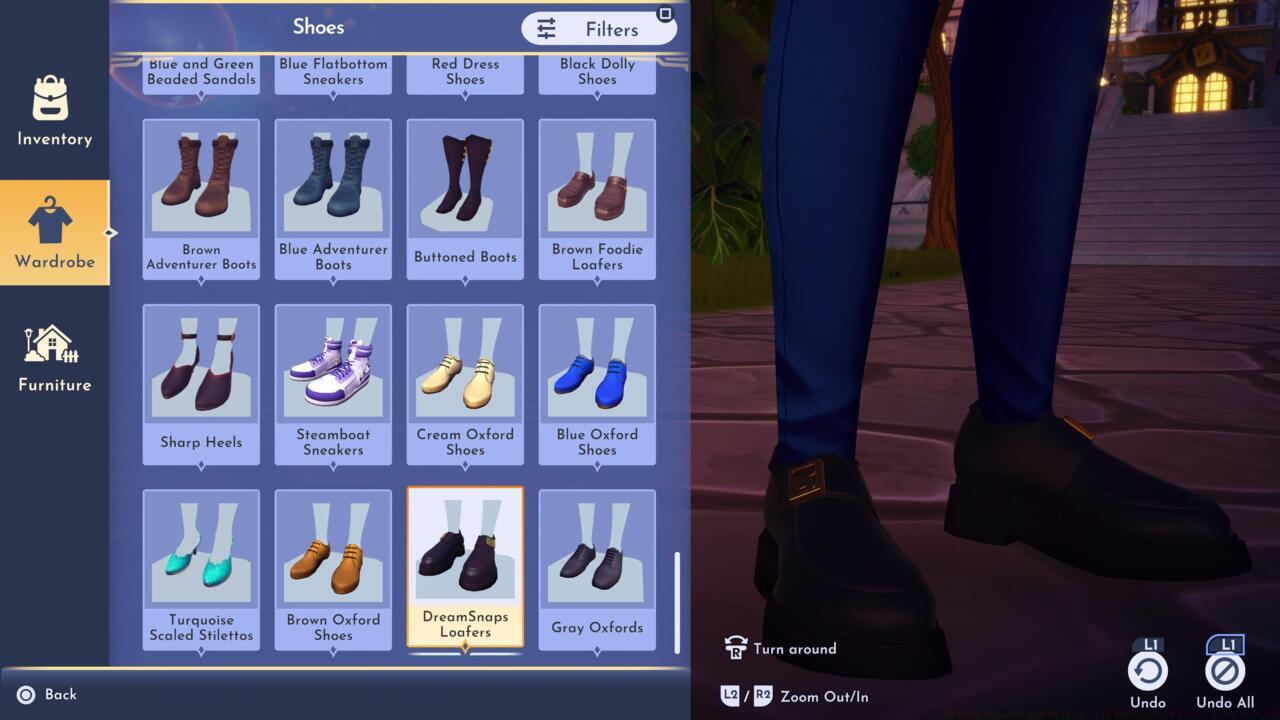Equip the Turquoise Scaled Stilettos

coord(201,550)
